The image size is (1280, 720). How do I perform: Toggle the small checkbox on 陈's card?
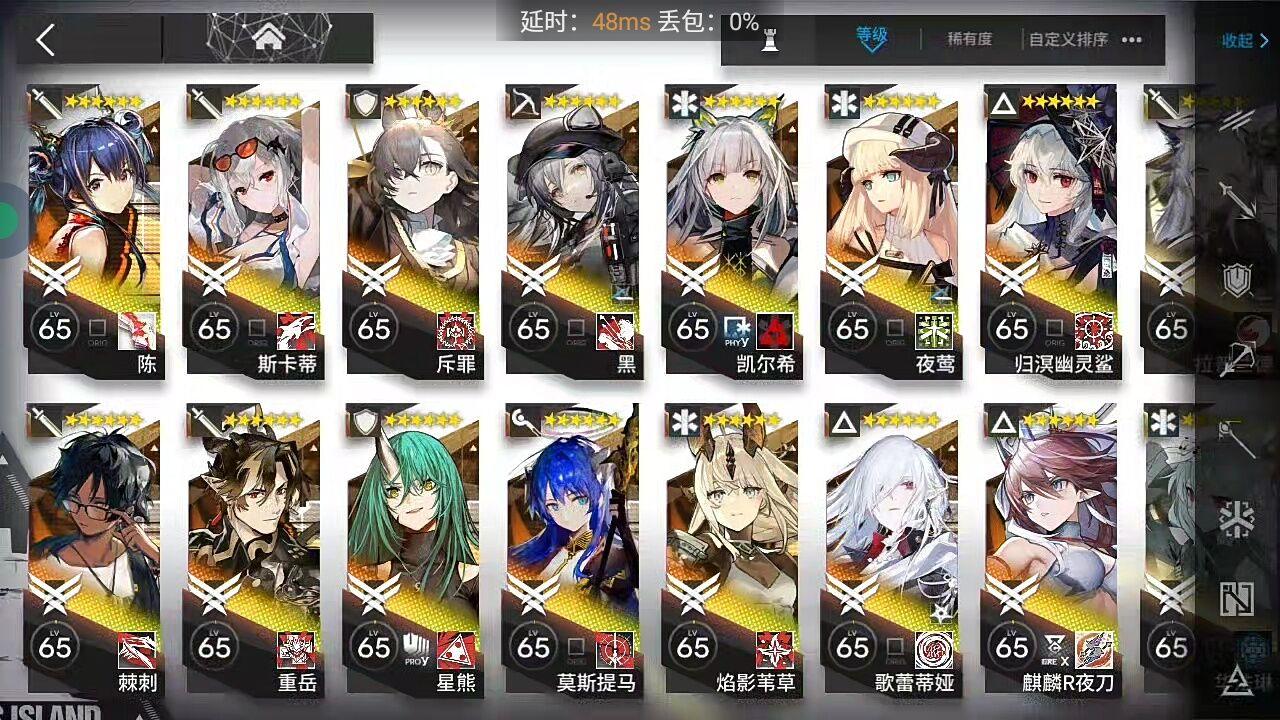coord(95,328)
